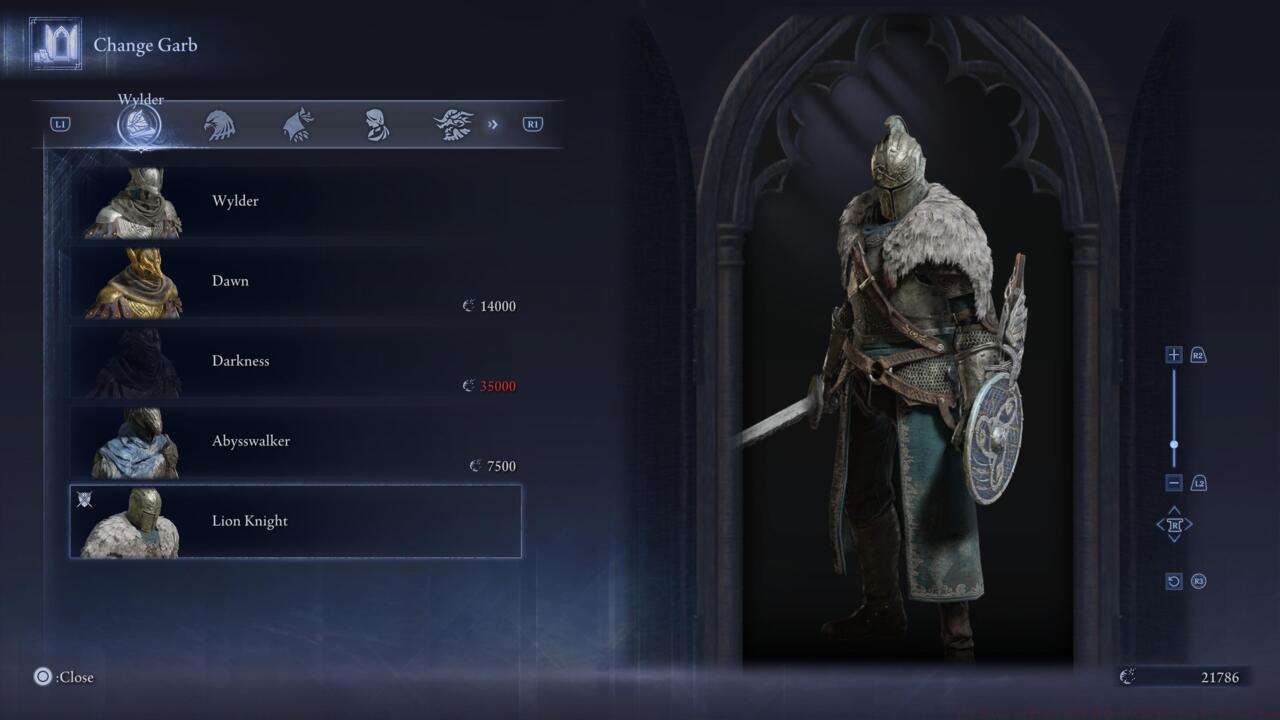This screenshot has width=1280, height=720.
Task: Expand more classes via the double-chevron arrow
Action: pyautogui.click(x=492, y=124)
